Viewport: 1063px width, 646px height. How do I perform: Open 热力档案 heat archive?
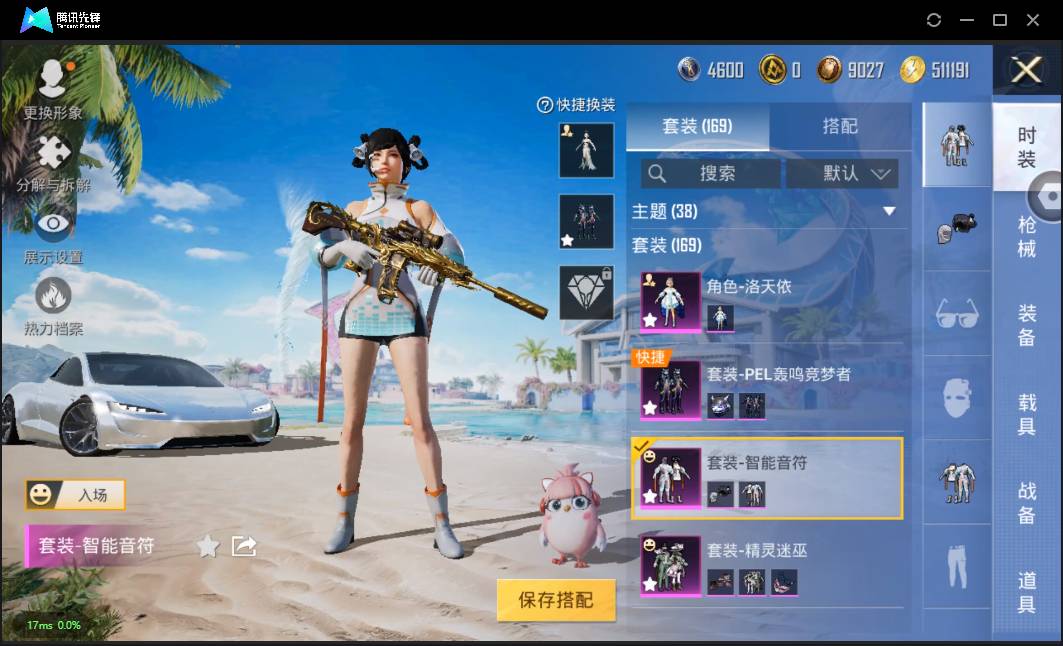(x=53, y=306)
